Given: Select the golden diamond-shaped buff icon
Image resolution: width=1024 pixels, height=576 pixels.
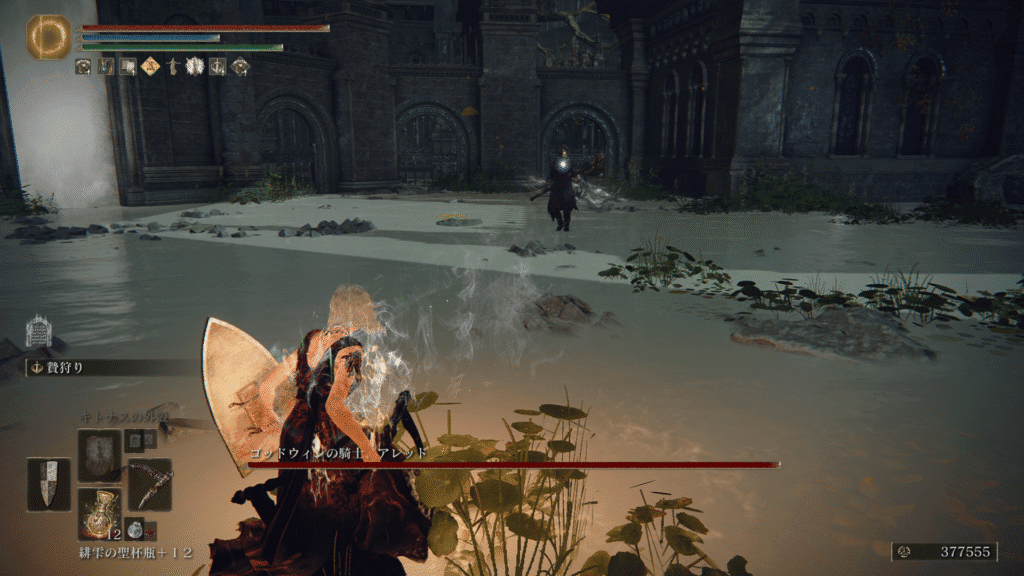Looking at the screenshot, I should (x=151, y=67).
